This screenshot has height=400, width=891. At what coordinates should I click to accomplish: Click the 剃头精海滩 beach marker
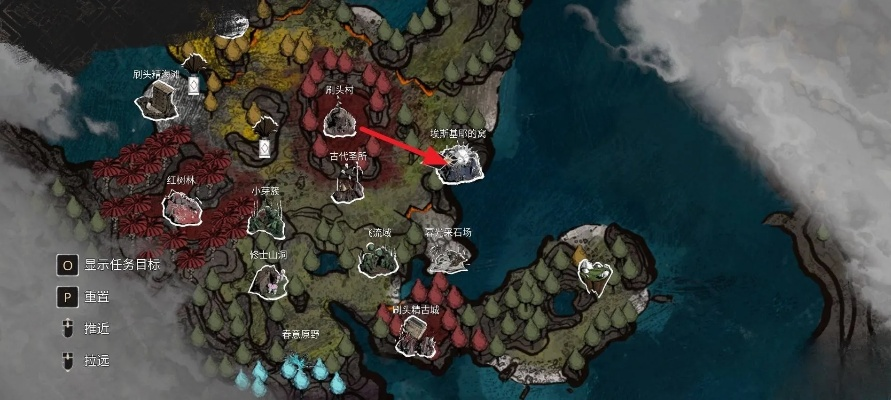pos(159,99)
